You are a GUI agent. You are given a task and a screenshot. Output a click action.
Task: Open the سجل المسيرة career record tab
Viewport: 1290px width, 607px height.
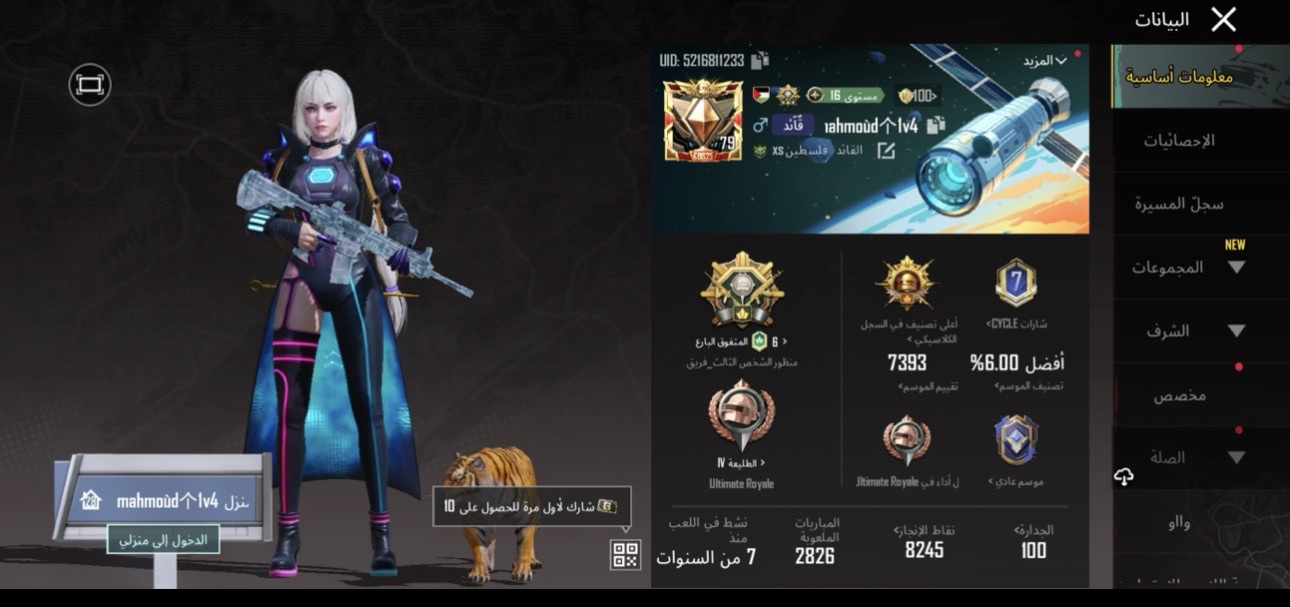(x=1179, y=204)
